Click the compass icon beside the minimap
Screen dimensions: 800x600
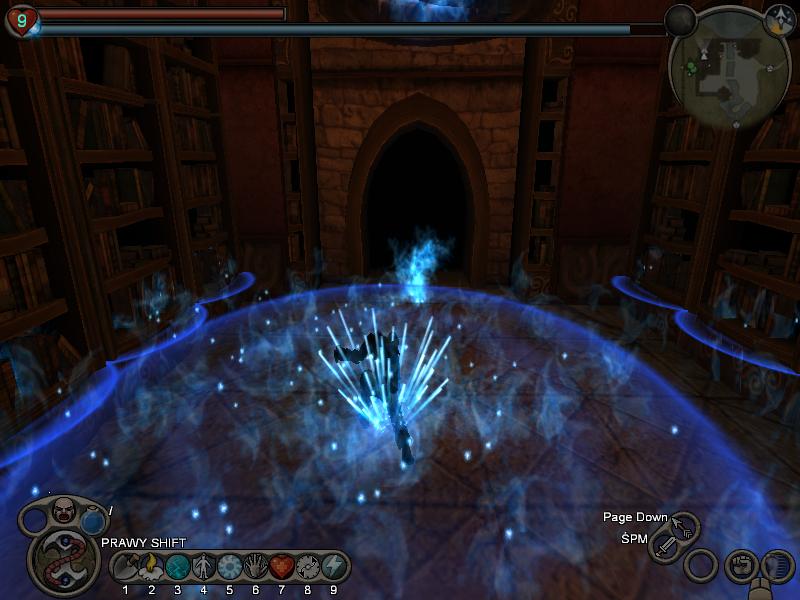779,19
